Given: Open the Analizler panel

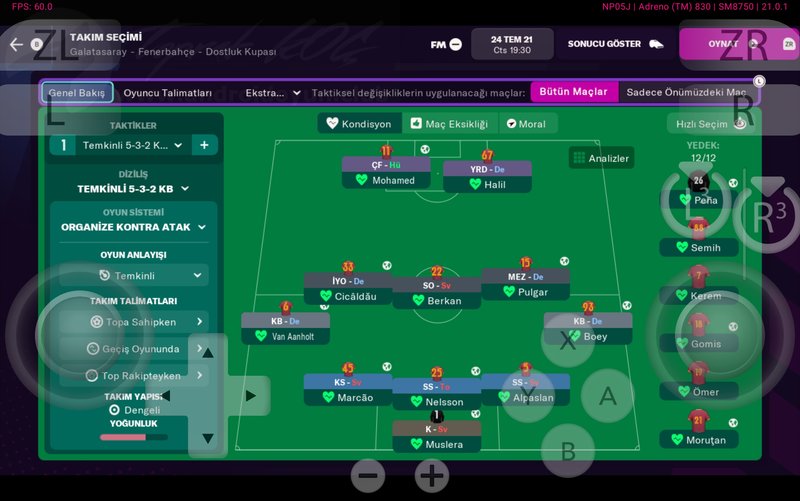Looking at the screenshot, I should click(x=600, y=158).
